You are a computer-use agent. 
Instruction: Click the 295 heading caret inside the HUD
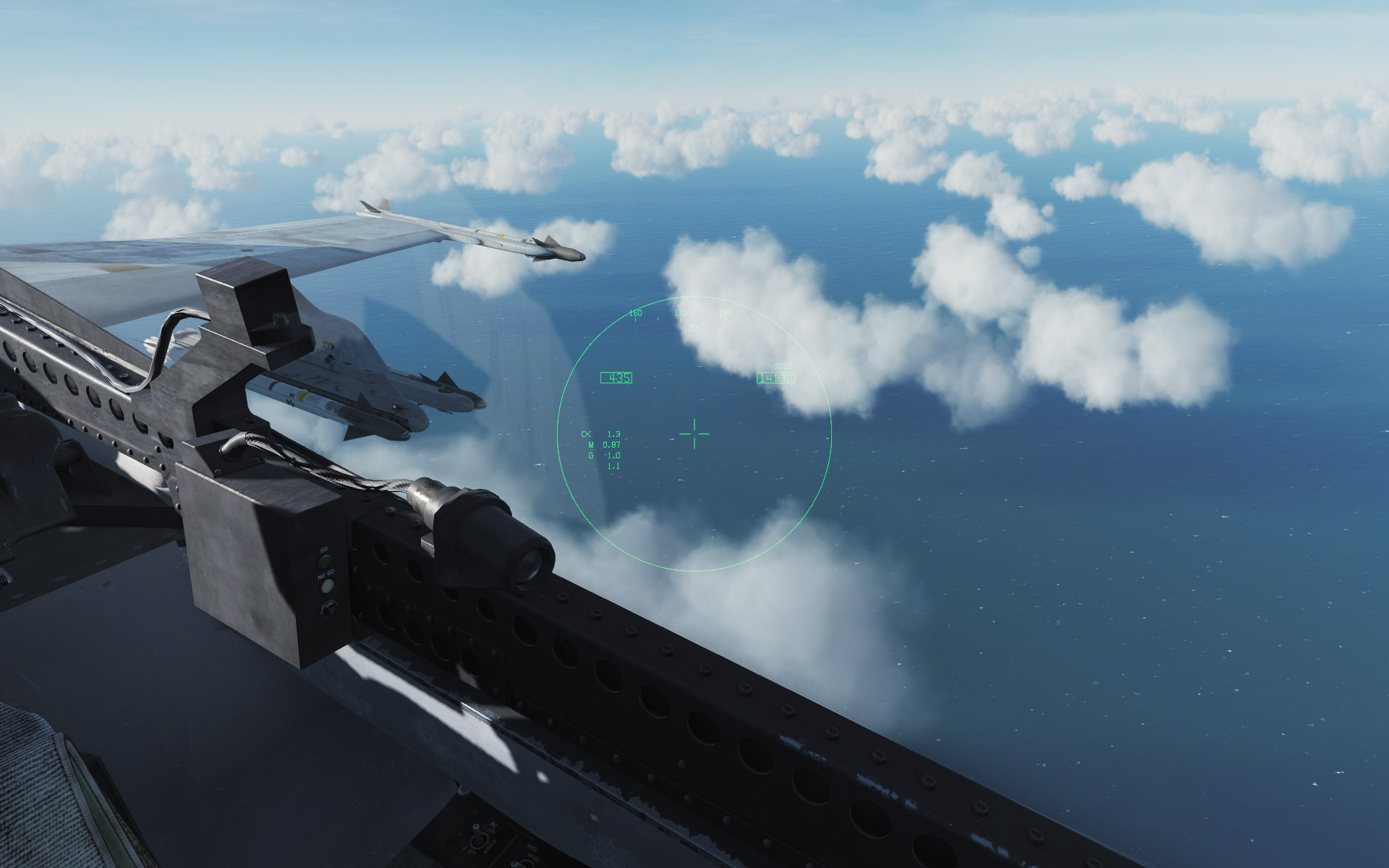click(x=694, y=327)
